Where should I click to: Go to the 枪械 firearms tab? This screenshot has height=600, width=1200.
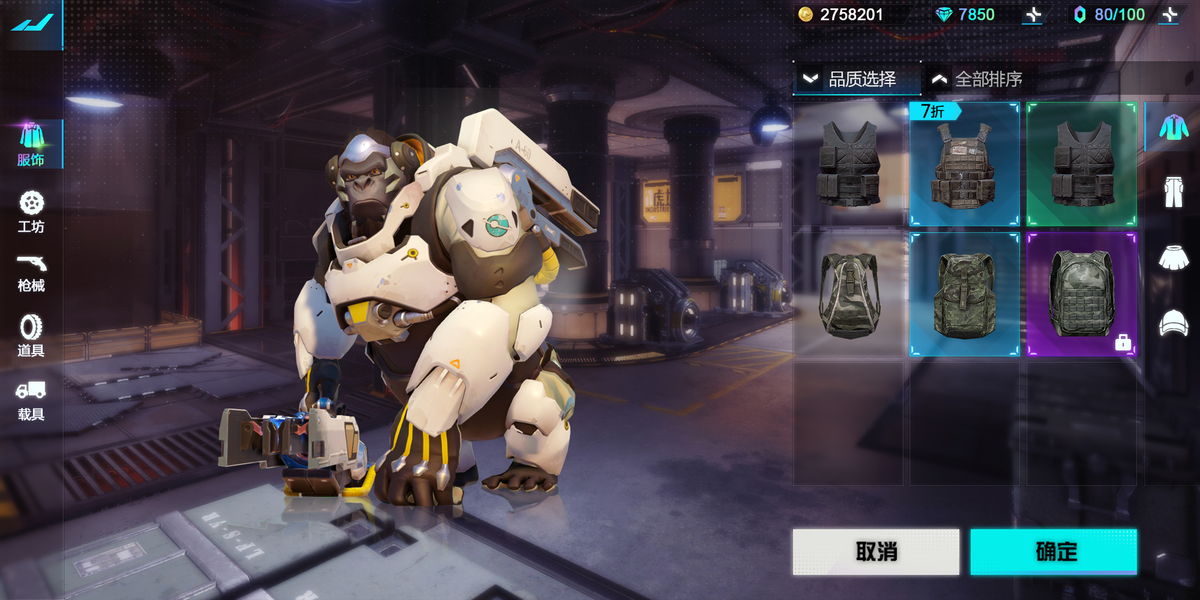(x=31, y=272)
